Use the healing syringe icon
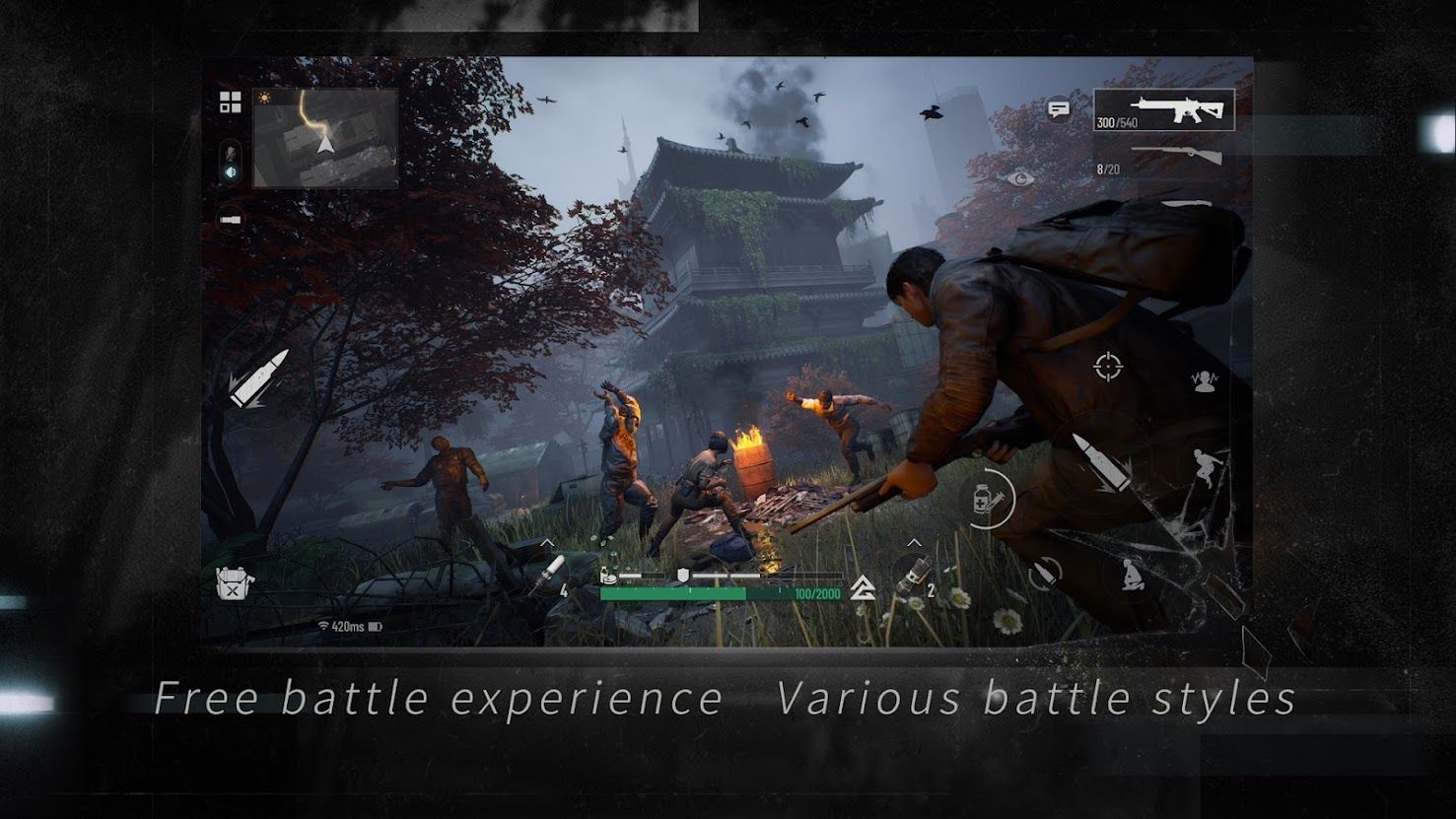This screenshot has height=819, width=1456. [x=985, y=499]
